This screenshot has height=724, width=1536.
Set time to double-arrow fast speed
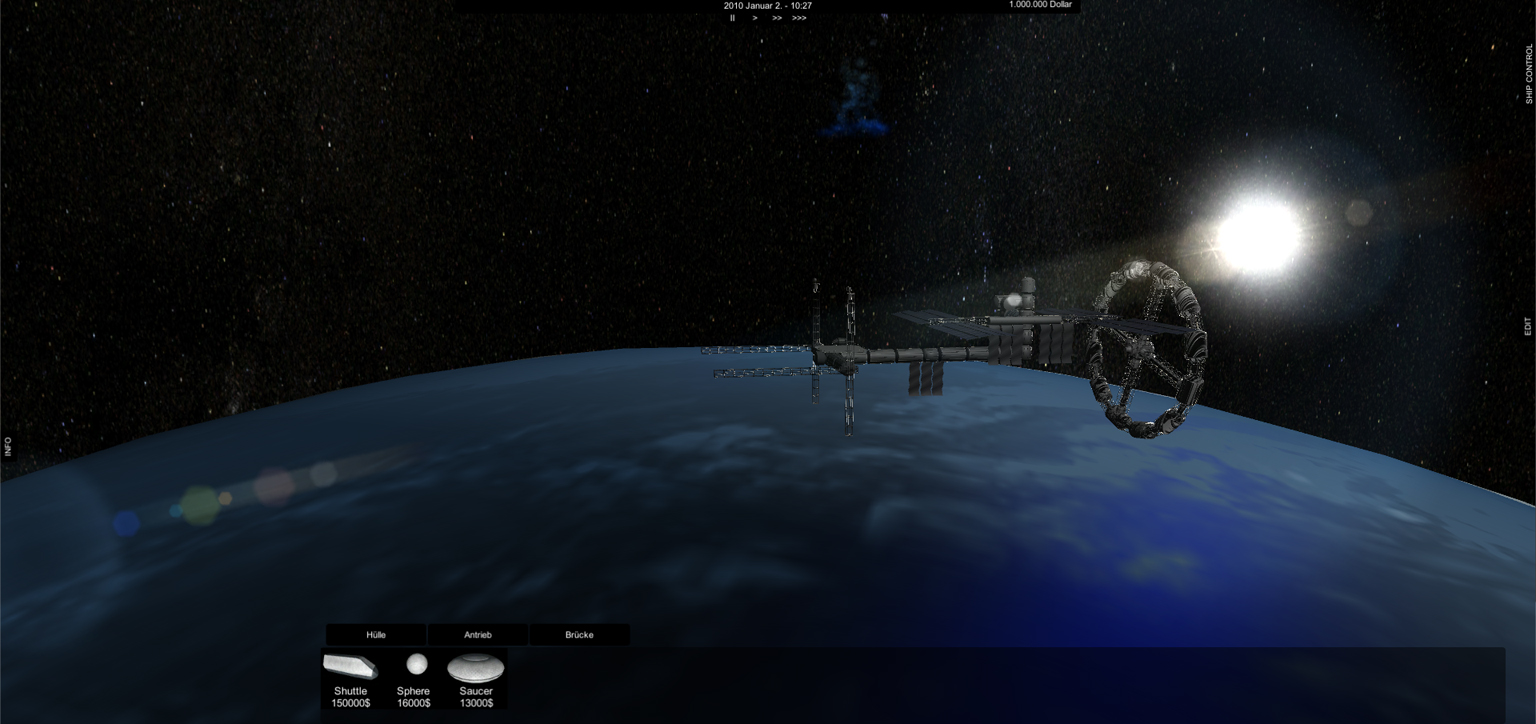[777, 18]
